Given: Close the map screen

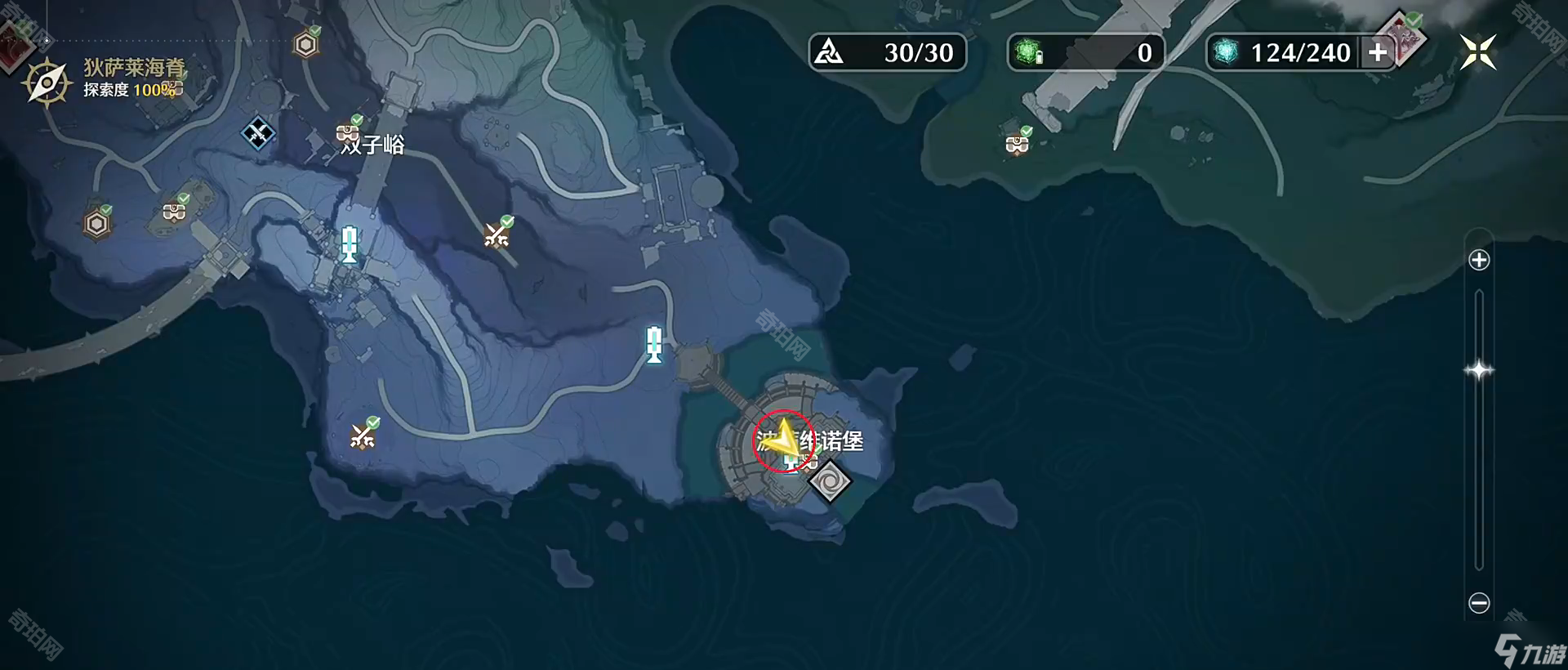Looking at the screenshot, I should pos(1477,53).
